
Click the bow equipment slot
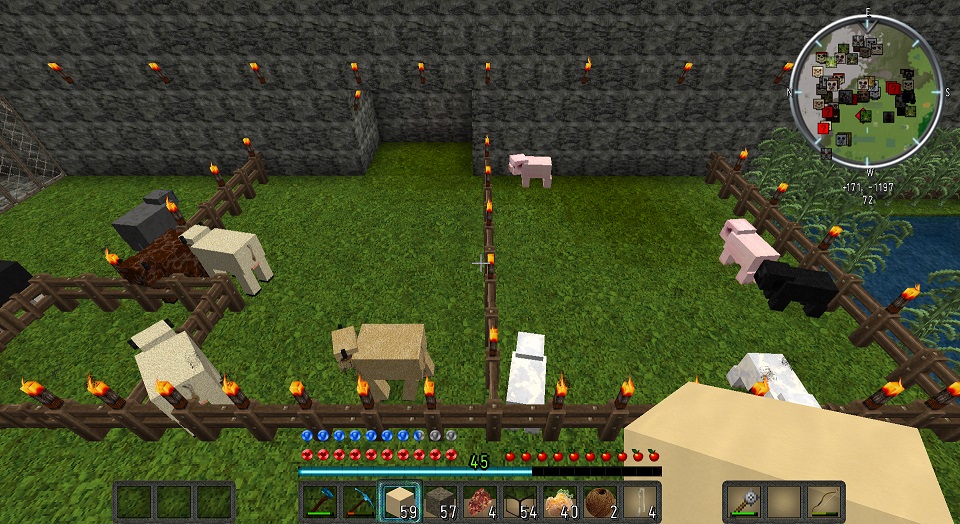pos(823,501)
